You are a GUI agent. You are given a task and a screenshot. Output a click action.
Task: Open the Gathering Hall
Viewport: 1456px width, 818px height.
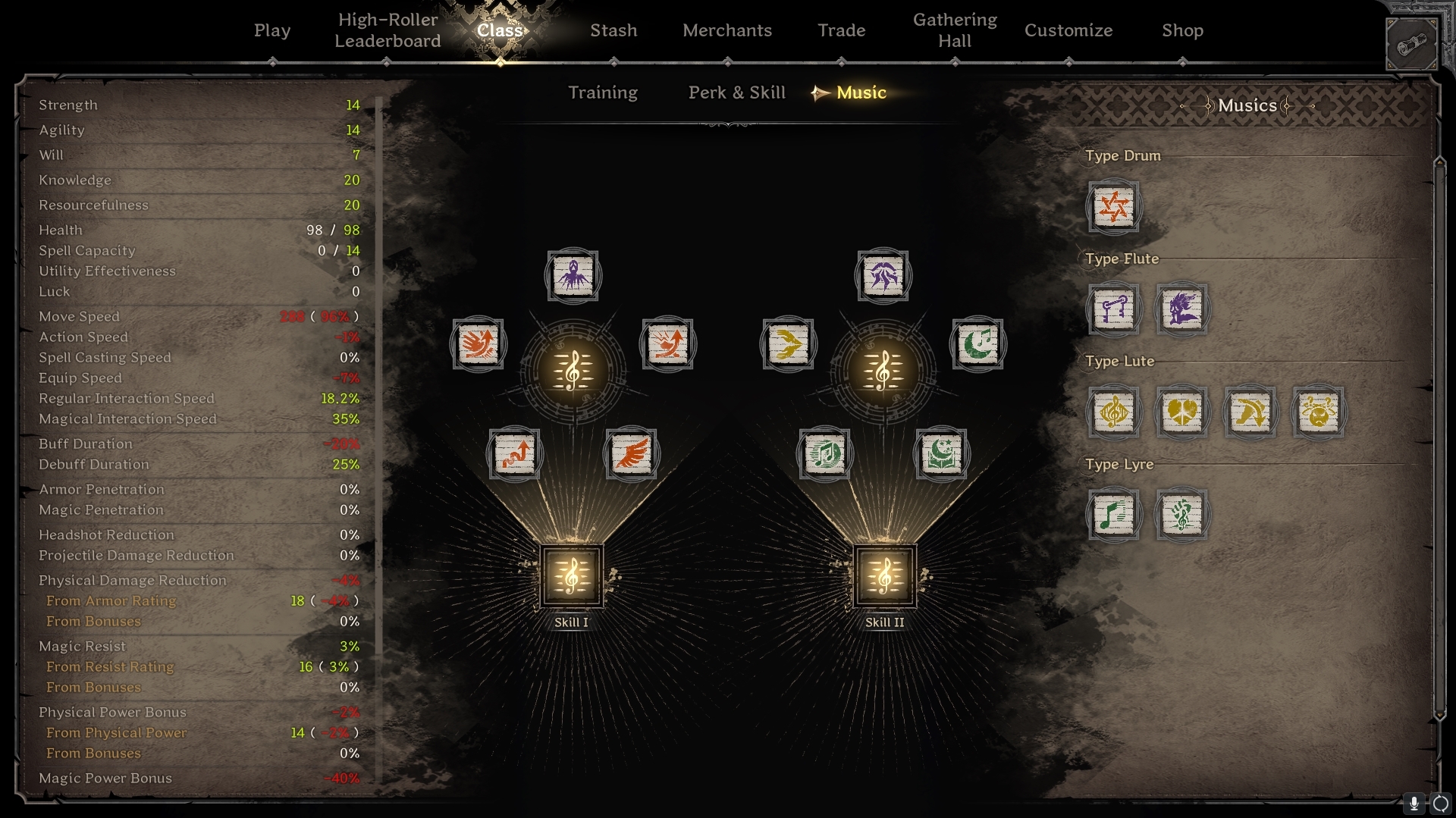click(955, 30)
